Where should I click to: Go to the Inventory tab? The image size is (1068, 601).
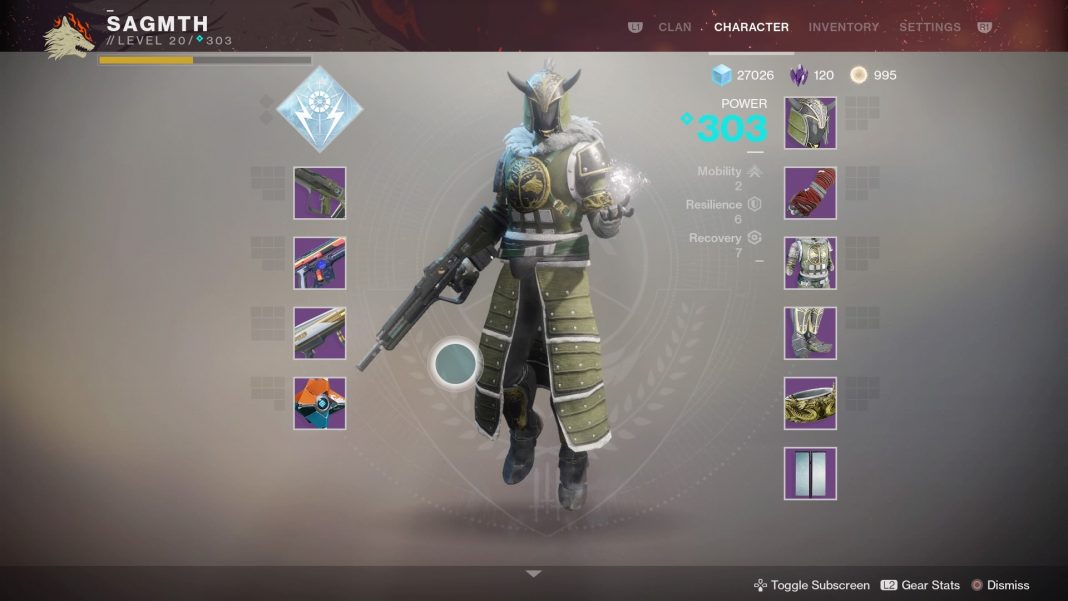click(x=843, y=27)
